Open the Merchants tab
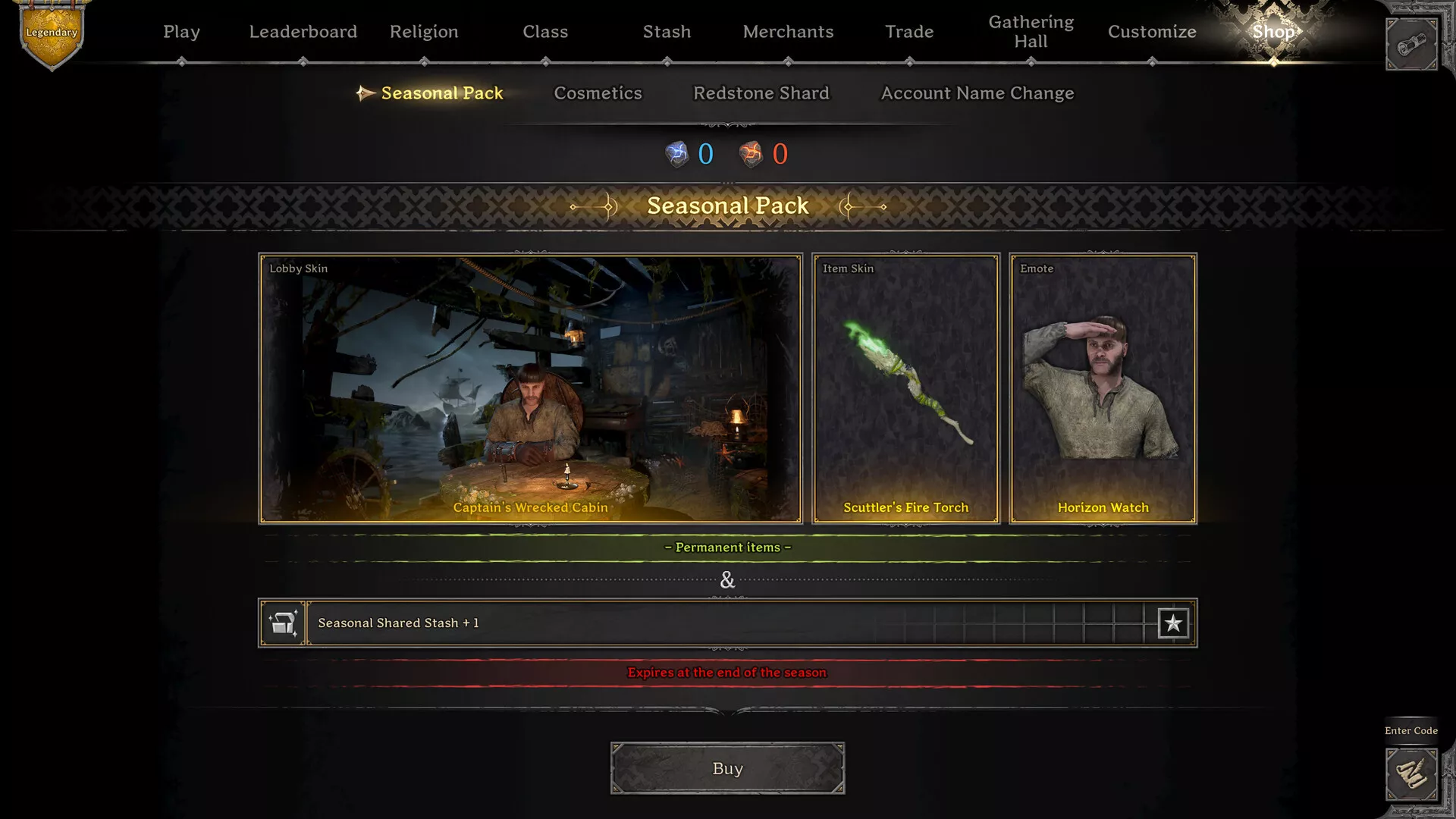1456x819 pixels. 788,32
